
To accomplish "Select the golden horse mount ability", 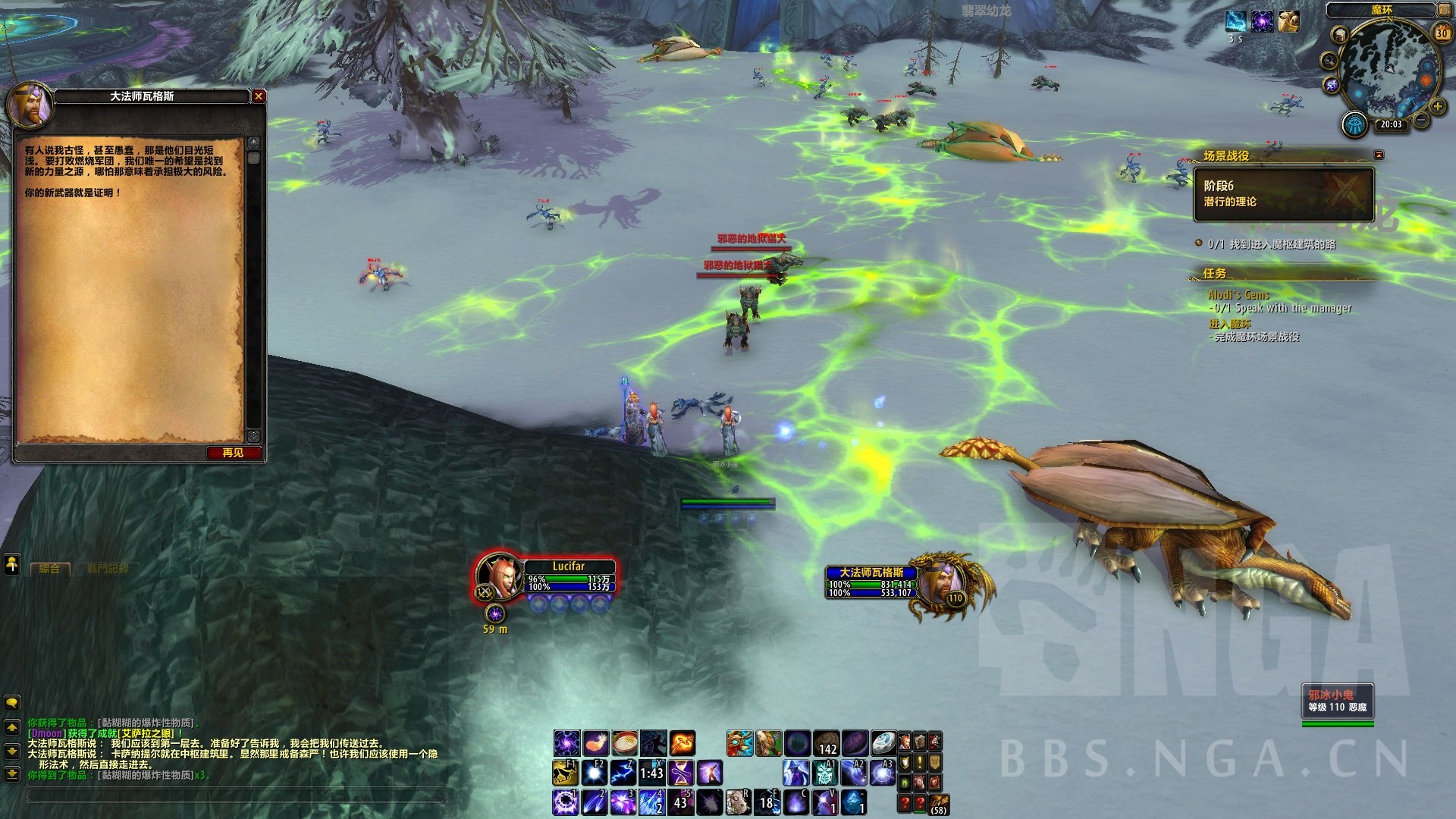I will (x=565, y=773).
